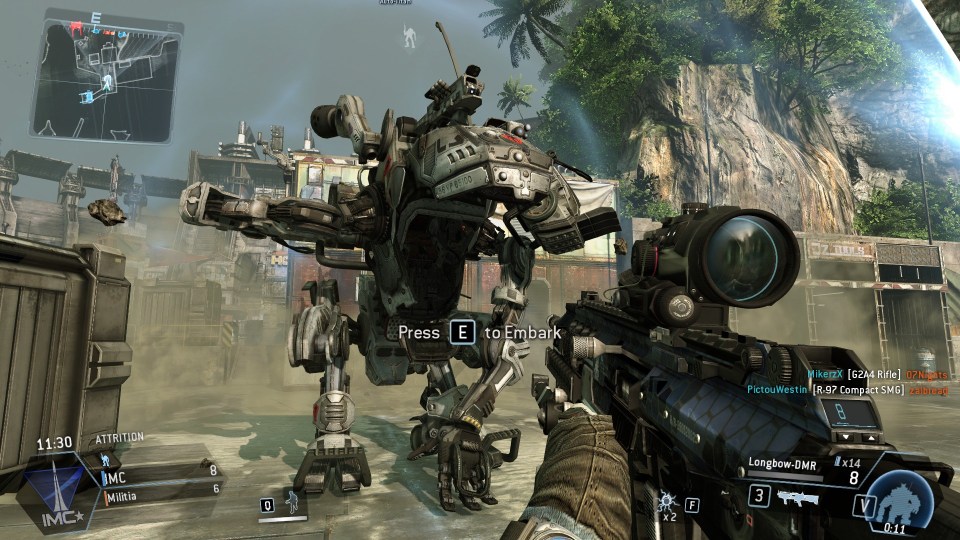The width and height of the screenshot is (960, 540).
Task: Click the Titan core ability icon
Action: coord(895,500)
